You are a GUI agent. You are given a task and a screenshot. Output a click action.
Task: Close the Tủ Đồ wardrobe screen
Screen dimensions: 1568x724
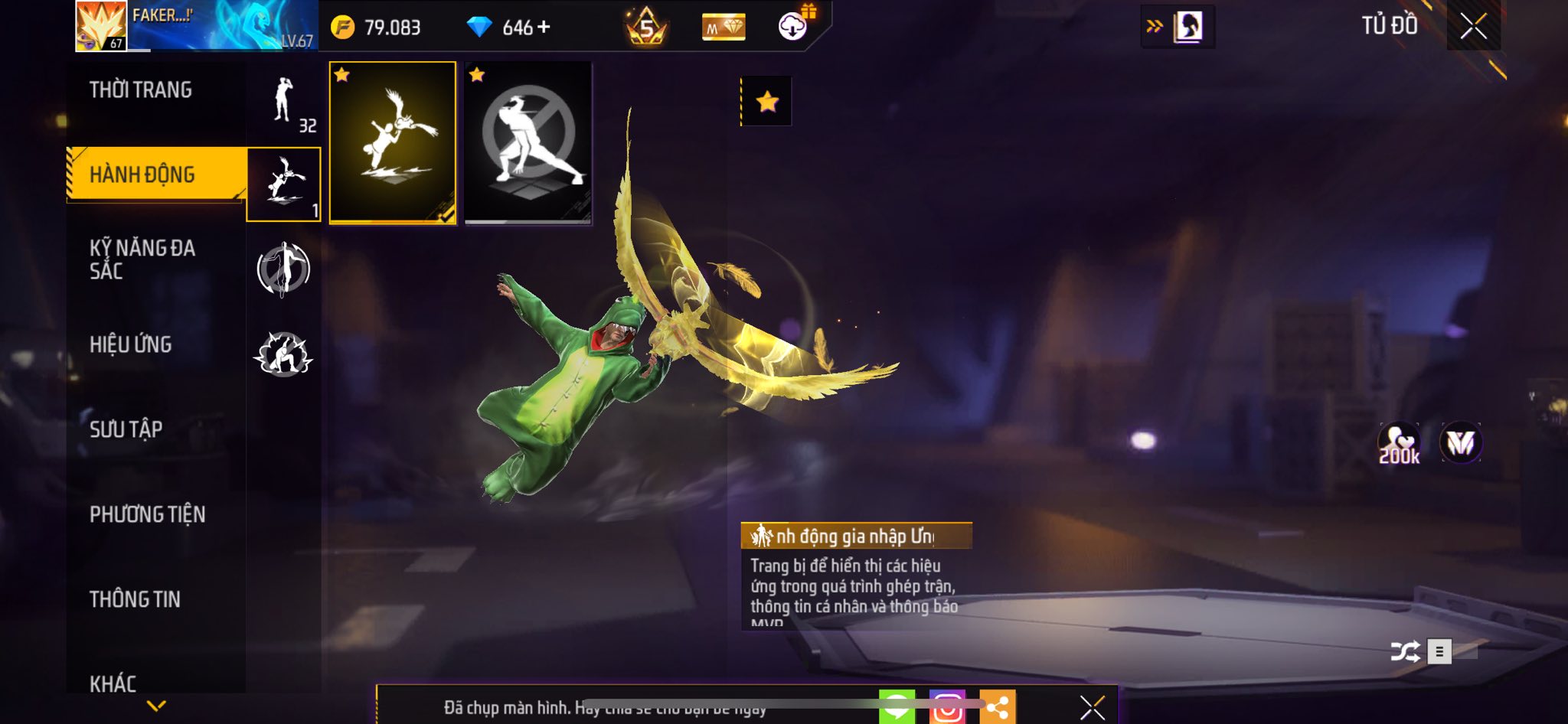[x=1473, y=27]
